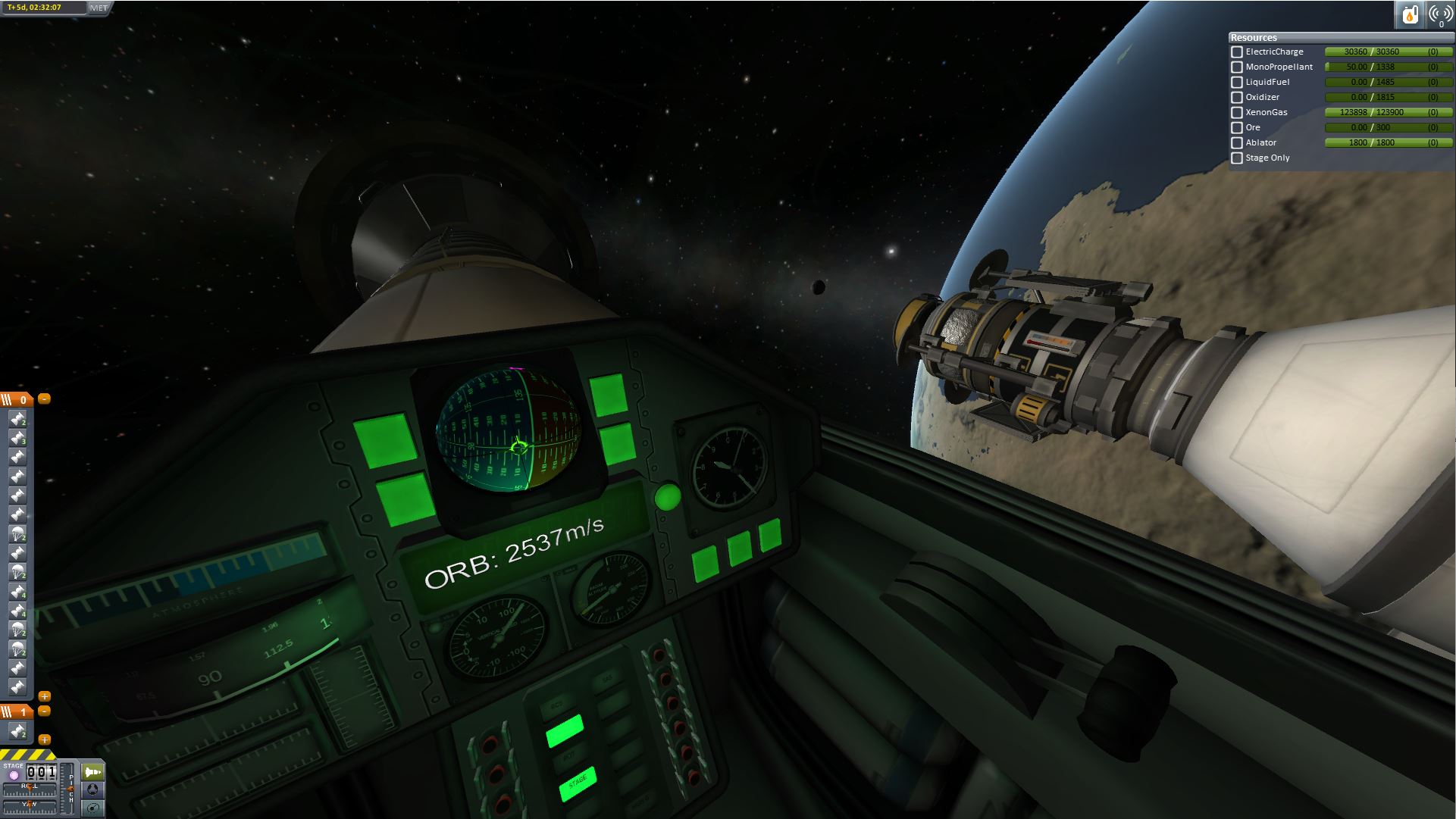
Task: Open the Resources panel fuel-can icon
Action: [1410, 14]
